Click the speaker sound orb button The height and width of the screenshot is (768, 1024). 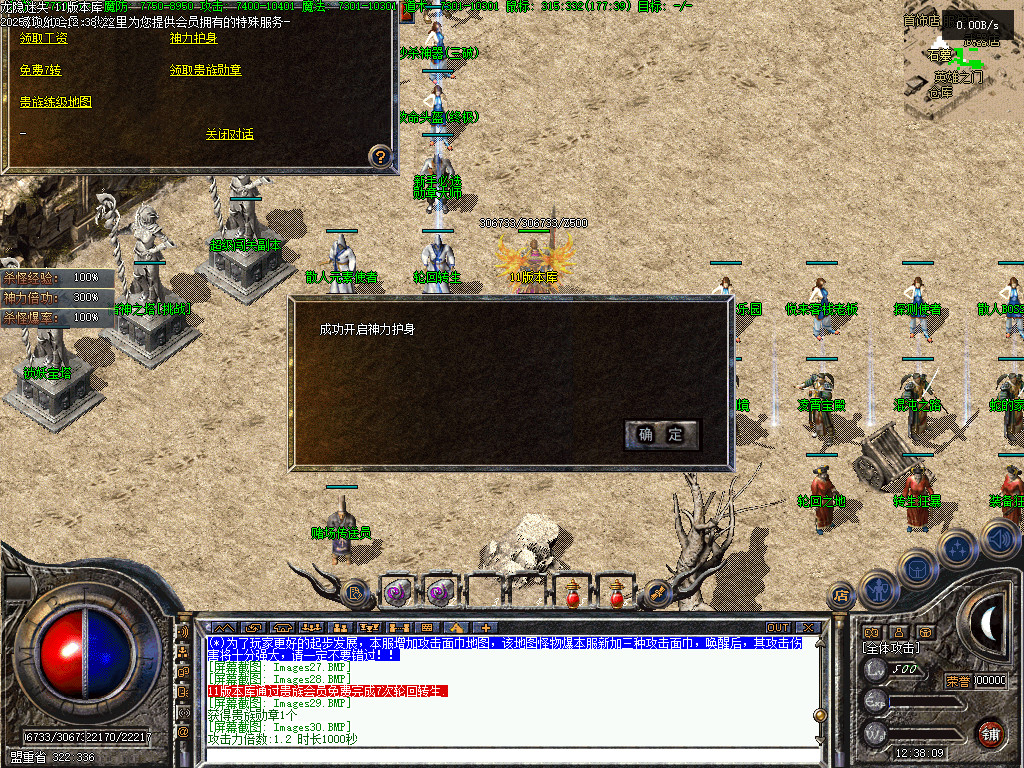(x=1000, y=539)
